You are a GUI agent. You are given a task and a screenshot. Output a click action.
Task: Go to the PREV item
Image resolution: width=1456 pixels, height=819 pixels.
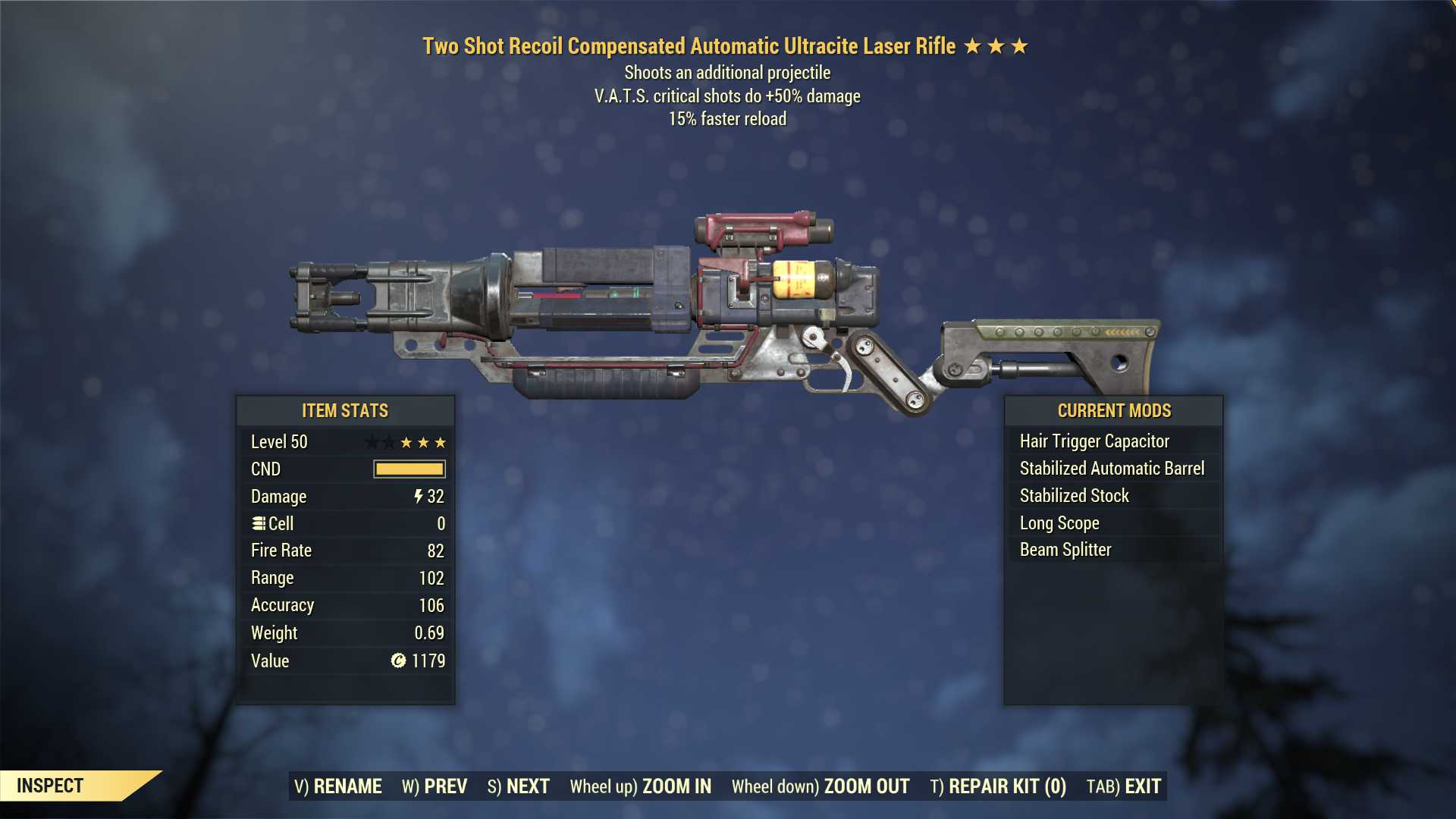[435, 786]
